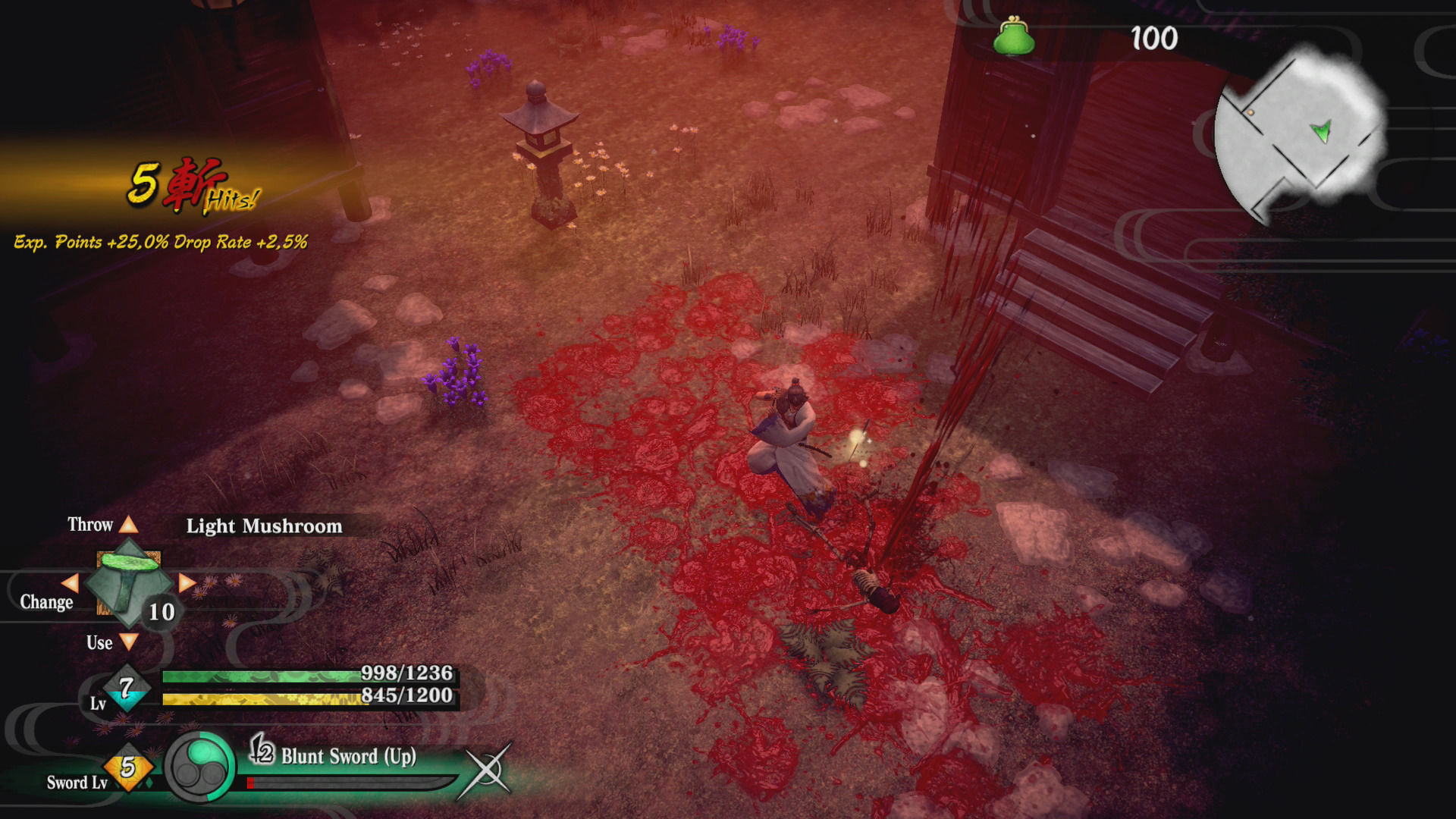Viewport: 1456px width, 819px height.
Task: Cycle item with the right orange arrow
Action: 187,582
